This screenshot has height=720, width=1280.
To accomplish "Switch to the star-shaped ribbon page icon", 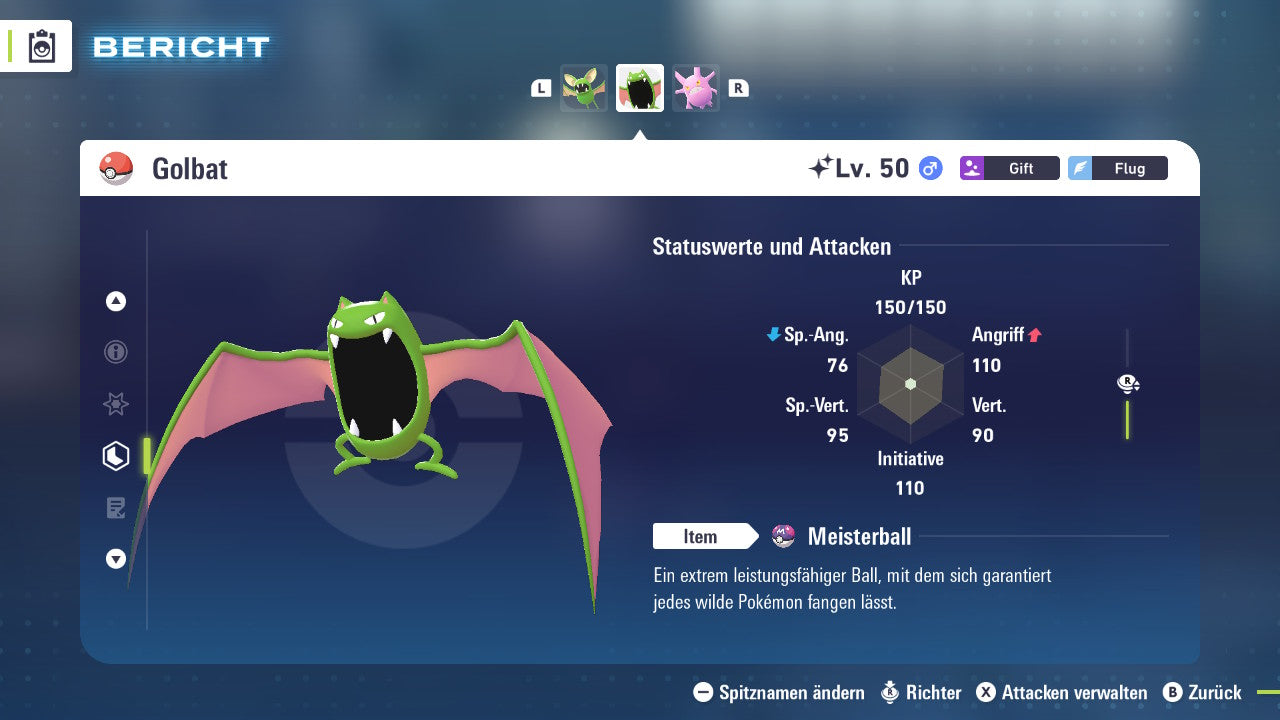I will 116,404.
